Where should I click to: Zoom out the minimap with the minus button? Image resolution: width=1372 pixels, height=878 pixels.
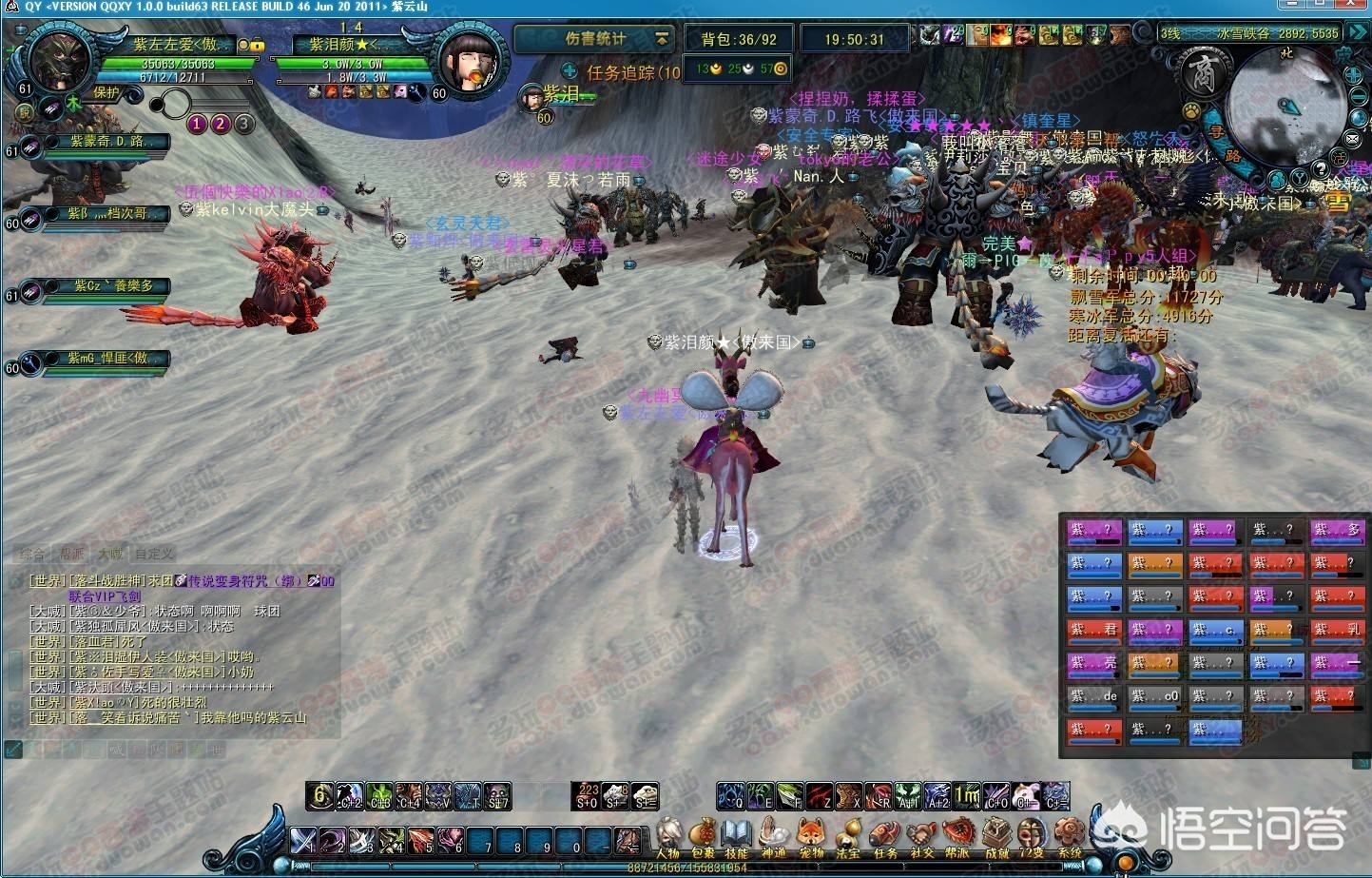point(1358,97)
